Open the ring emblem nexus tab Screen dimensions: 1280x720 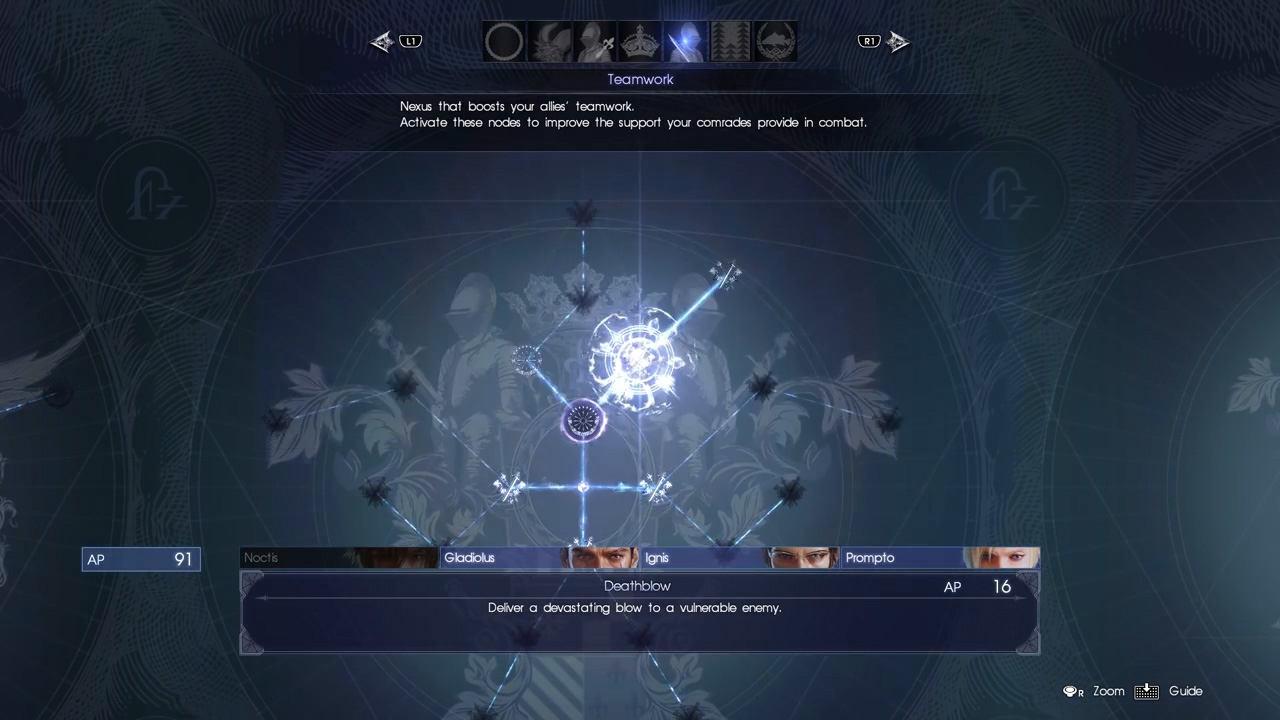click(x=504, y=42)
